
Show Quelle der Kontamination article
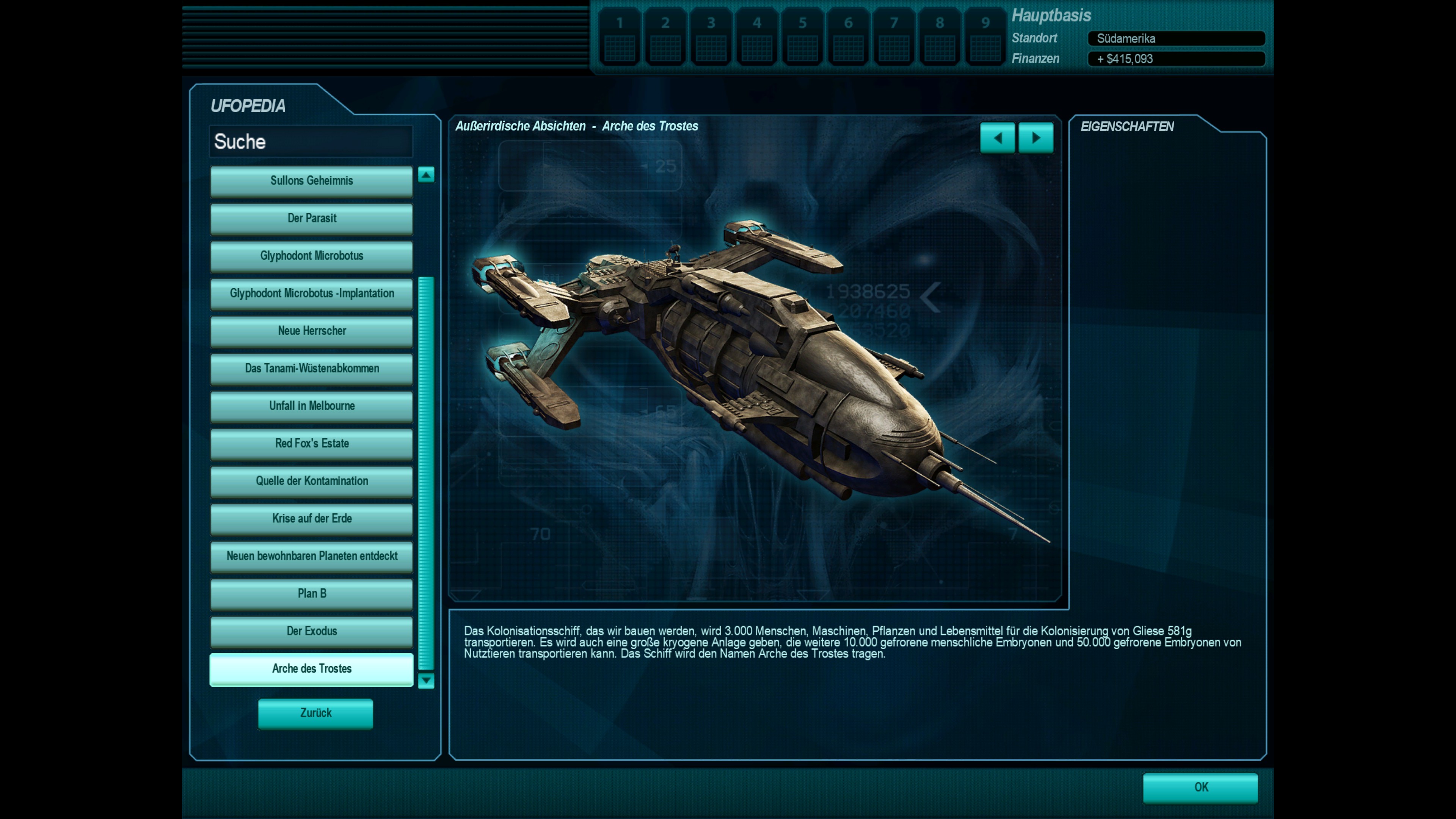311,481
